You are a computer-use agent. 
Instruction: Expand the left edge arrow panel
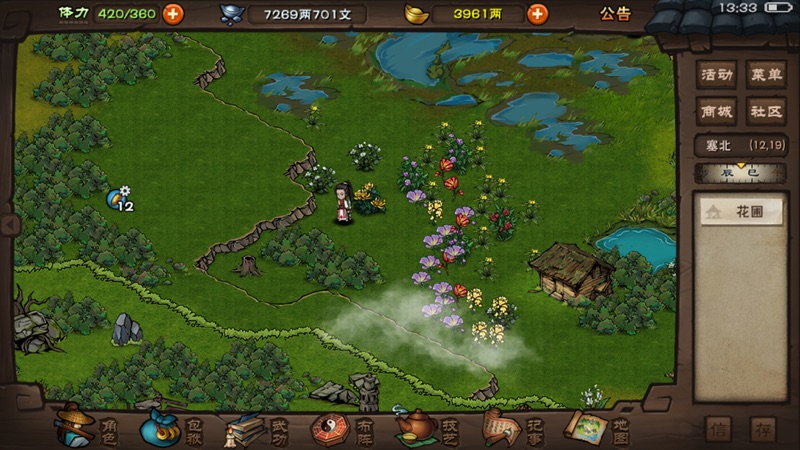5,224
